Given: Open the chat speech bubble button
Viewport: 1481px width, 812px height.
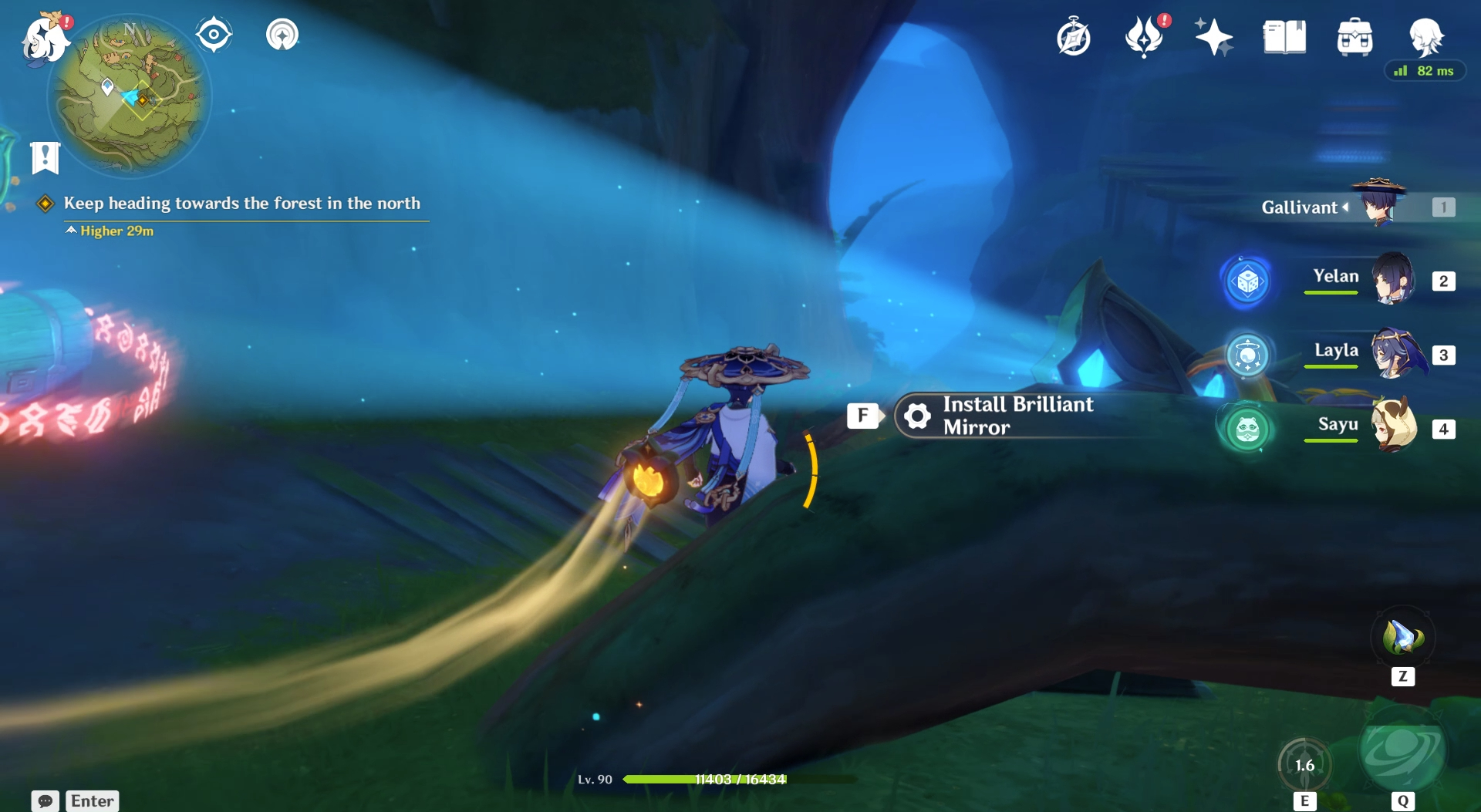Looking at the screenshot, I should pyautogui.click(x=45, y=801).
